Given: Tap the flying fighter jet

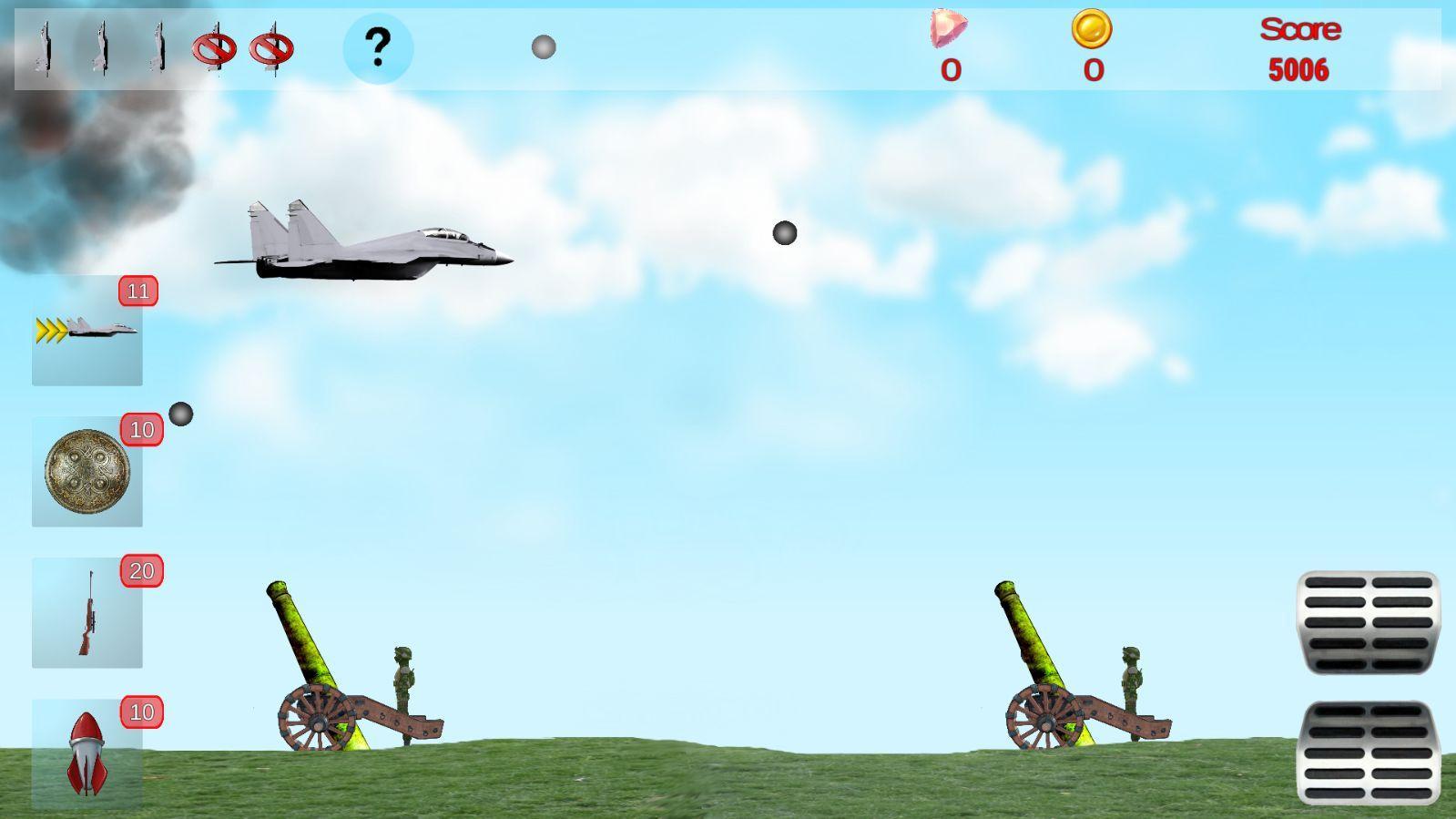Looking at the screenshot, I should (364, 241).
